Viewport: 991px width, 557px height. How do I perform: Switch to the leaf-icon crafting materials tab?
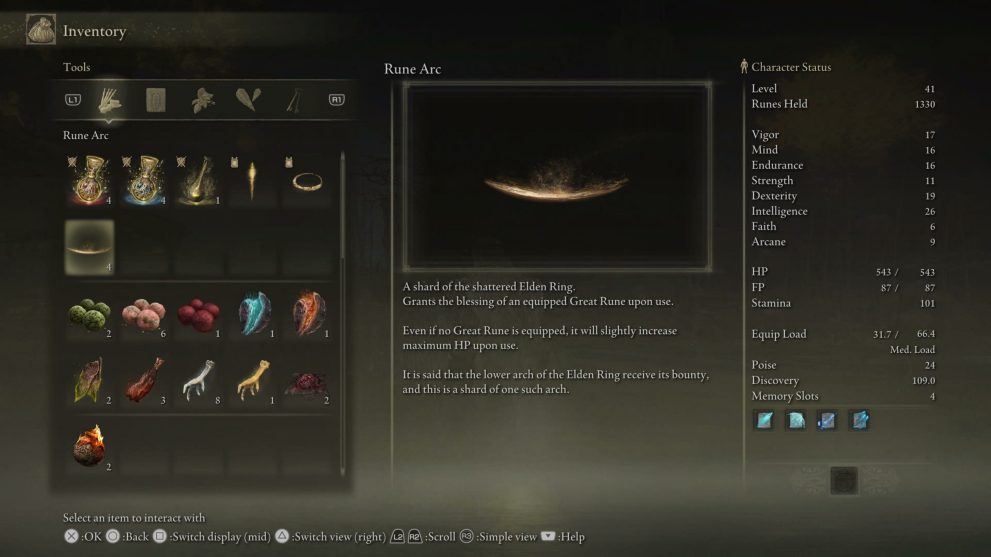click(x=203, y=100)
